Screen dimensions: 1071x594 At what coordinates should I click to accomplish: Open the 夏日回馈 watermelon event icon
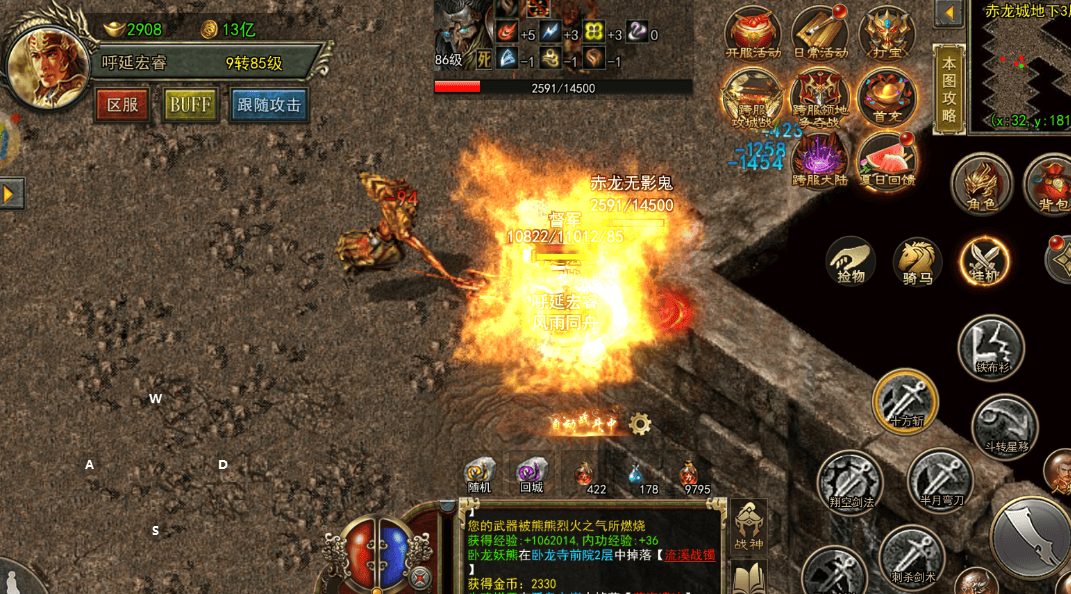[887, 160]
